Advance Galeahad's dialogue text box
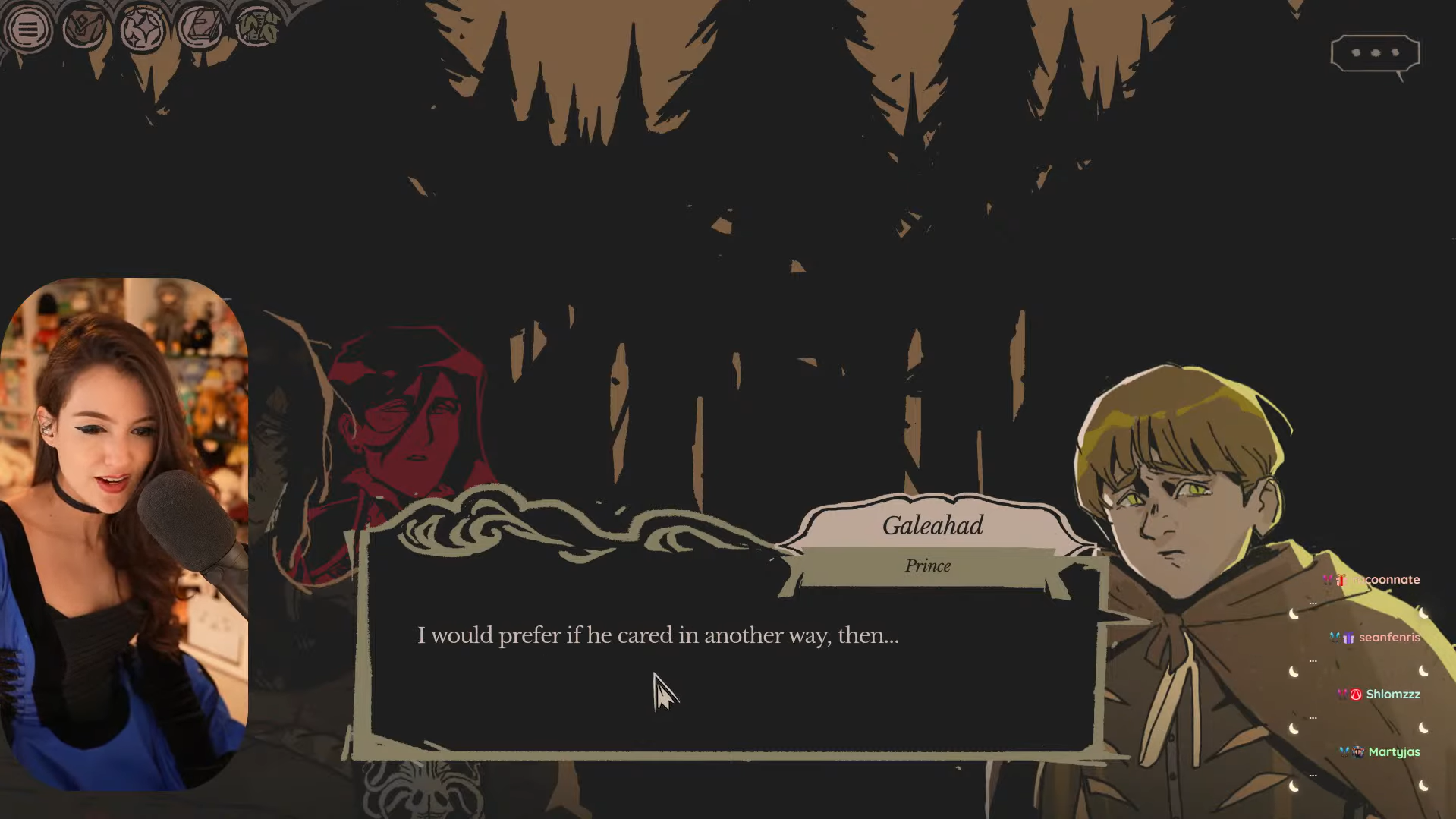This screenshot has width=1456, height=819. (732, 668)
